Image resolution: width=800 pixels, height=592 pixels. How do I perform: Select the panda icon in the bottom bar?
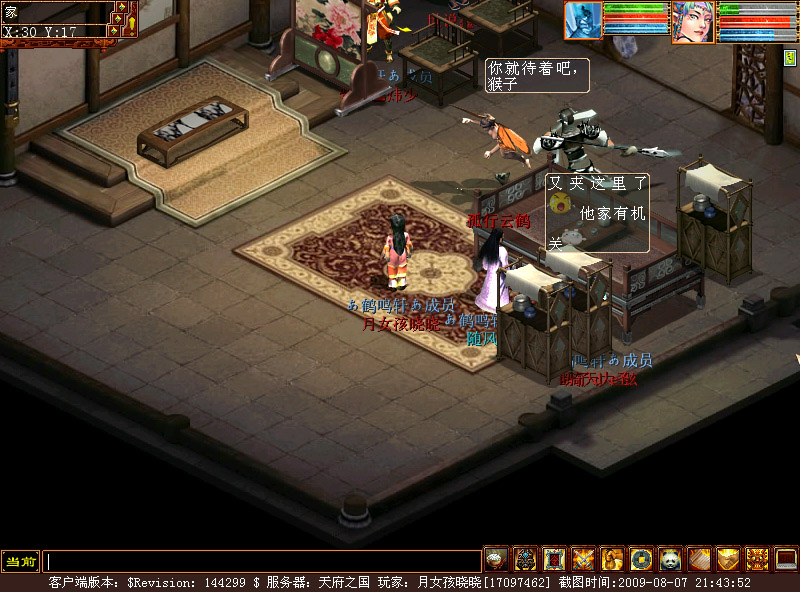670,559
